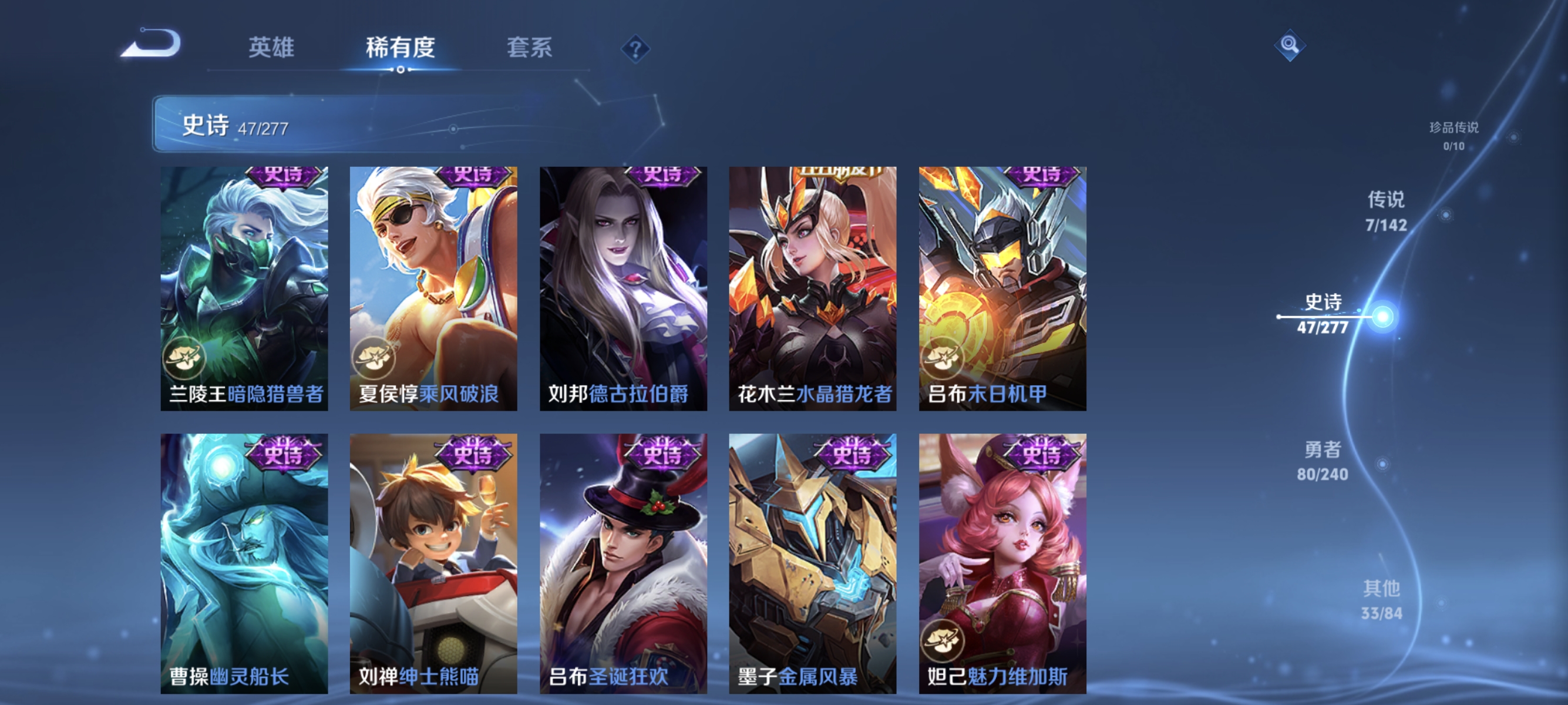
Task: Open the 花木兰水晶猎龙者 skin card
Action: (812, 286)
